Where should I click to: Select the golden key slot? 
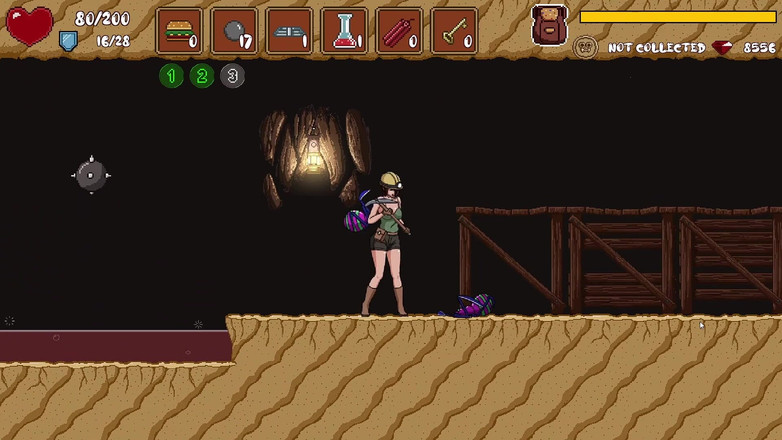(454, 31)
